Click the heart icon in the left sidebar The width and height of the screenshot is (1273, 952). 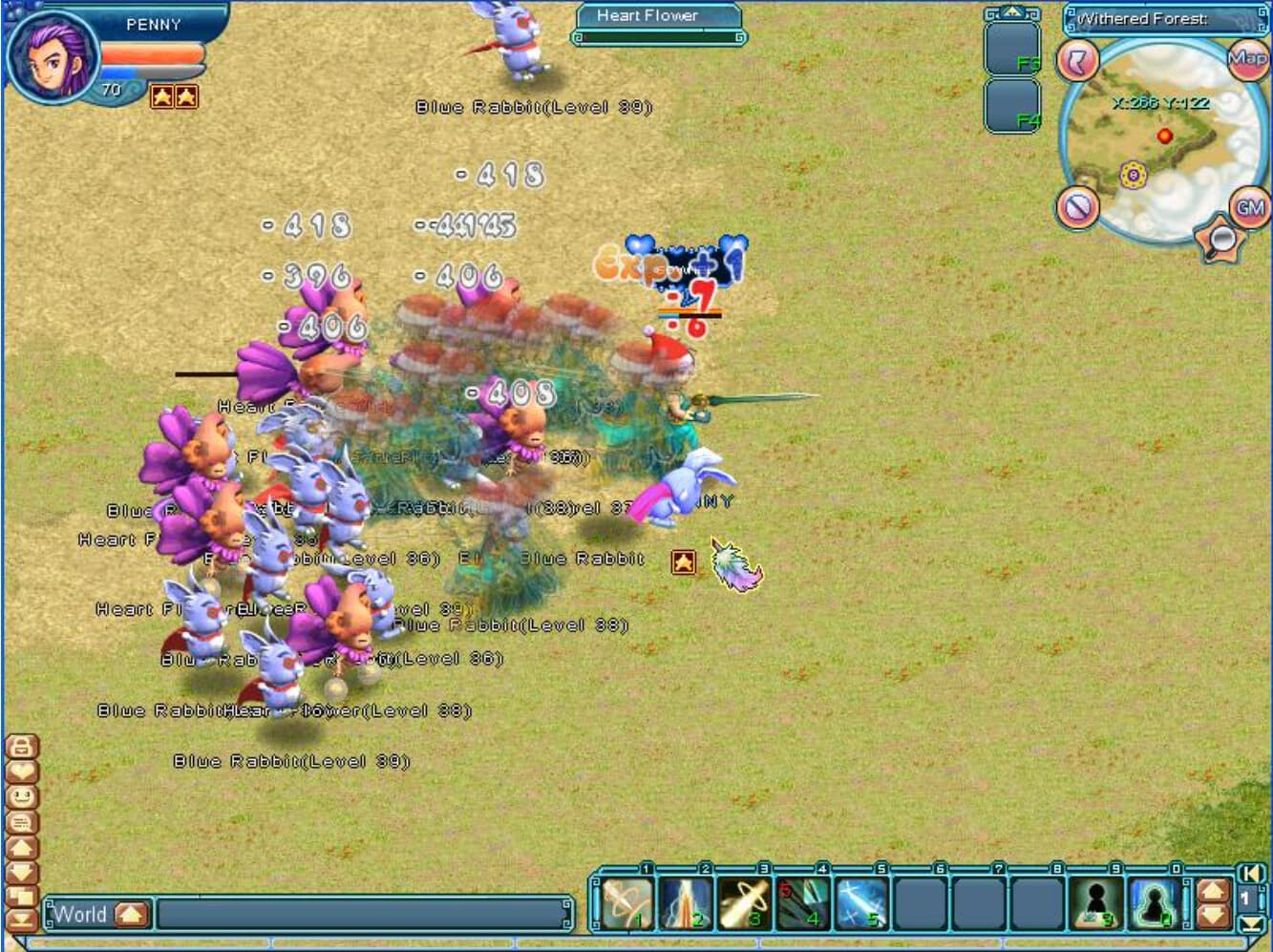(x=21, y=772)
